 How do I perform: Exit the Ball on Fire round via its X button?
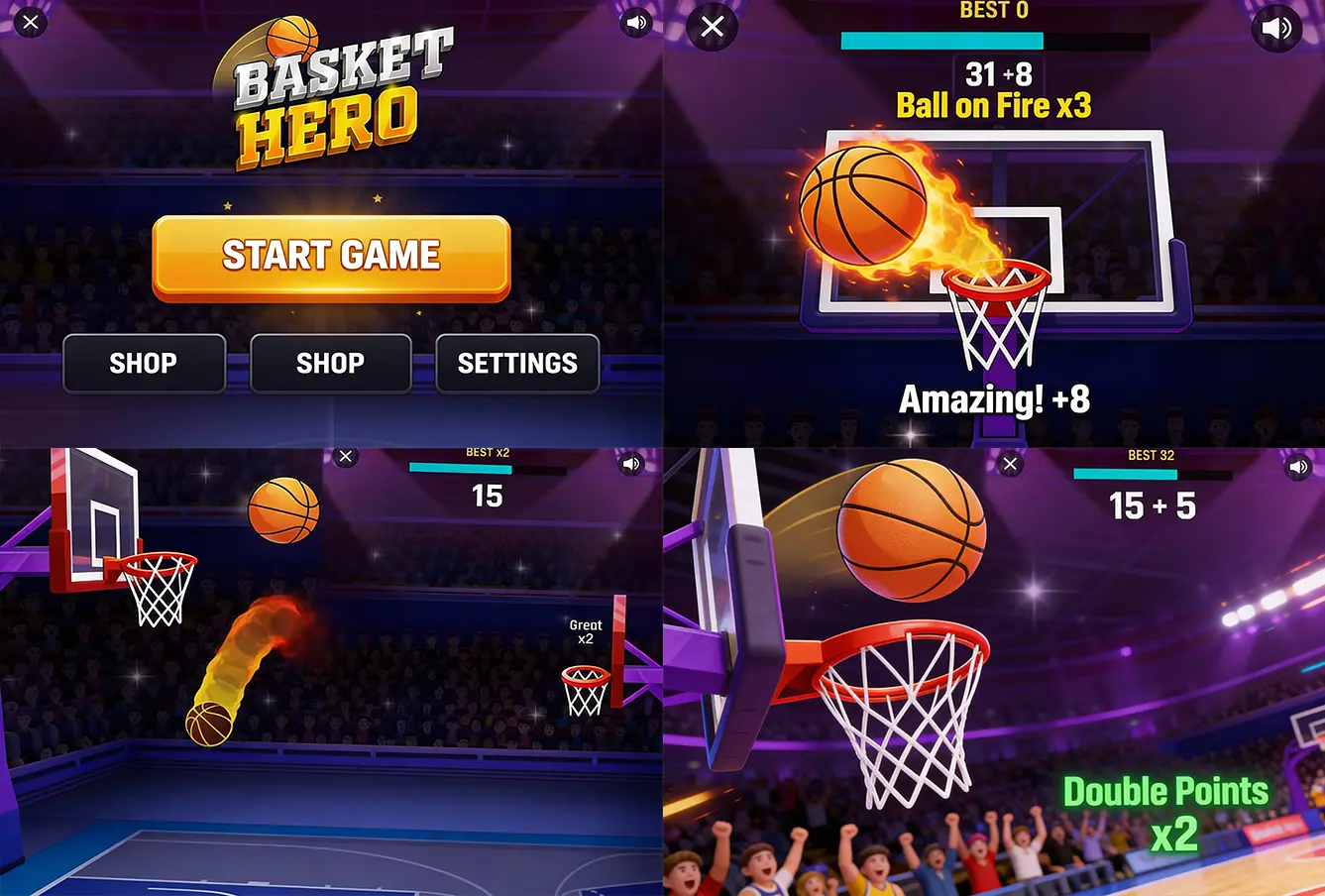point(711,27)
